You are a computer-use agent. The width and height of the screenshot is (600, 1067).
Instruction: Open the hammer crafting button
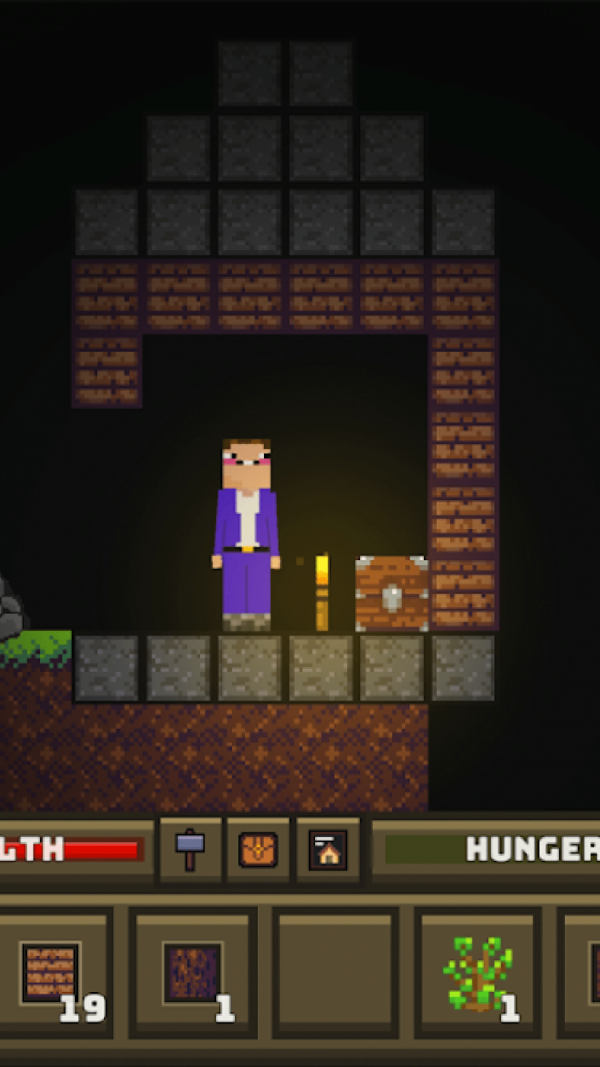(x=190, y=850)
